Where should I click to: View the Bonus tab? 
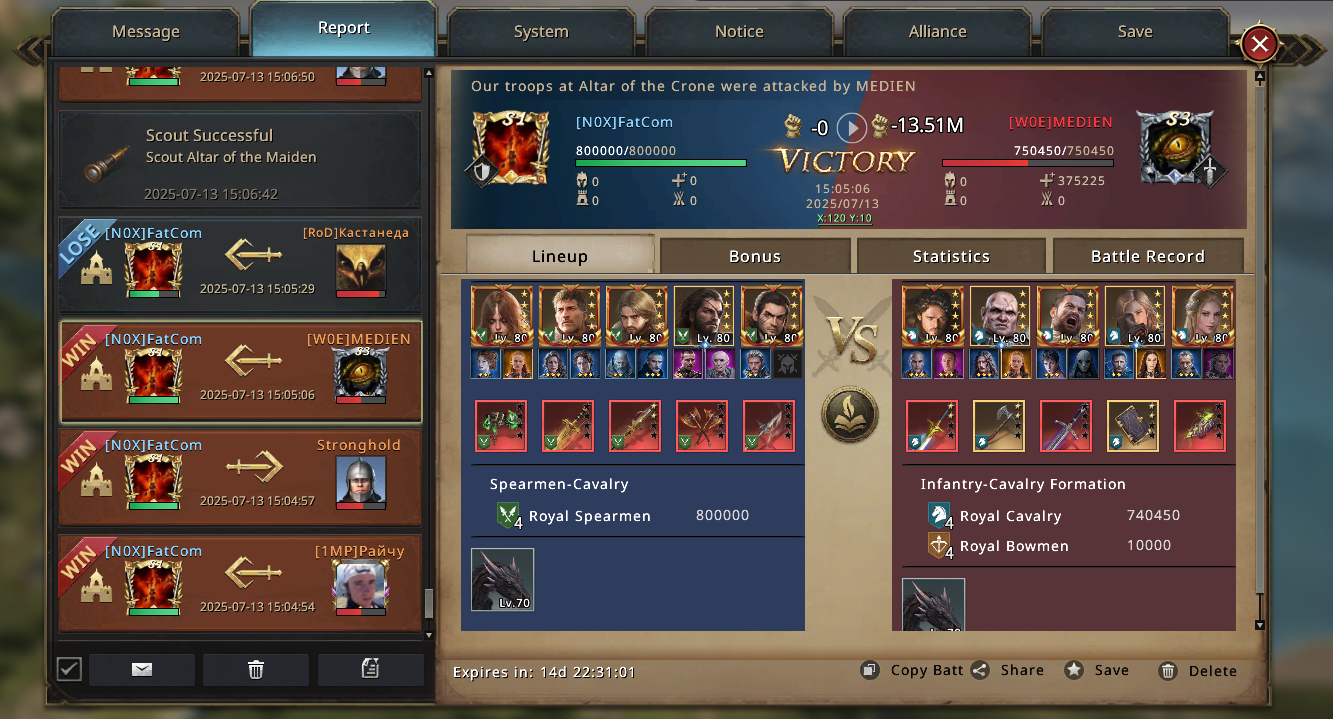(x=755, y=256)
